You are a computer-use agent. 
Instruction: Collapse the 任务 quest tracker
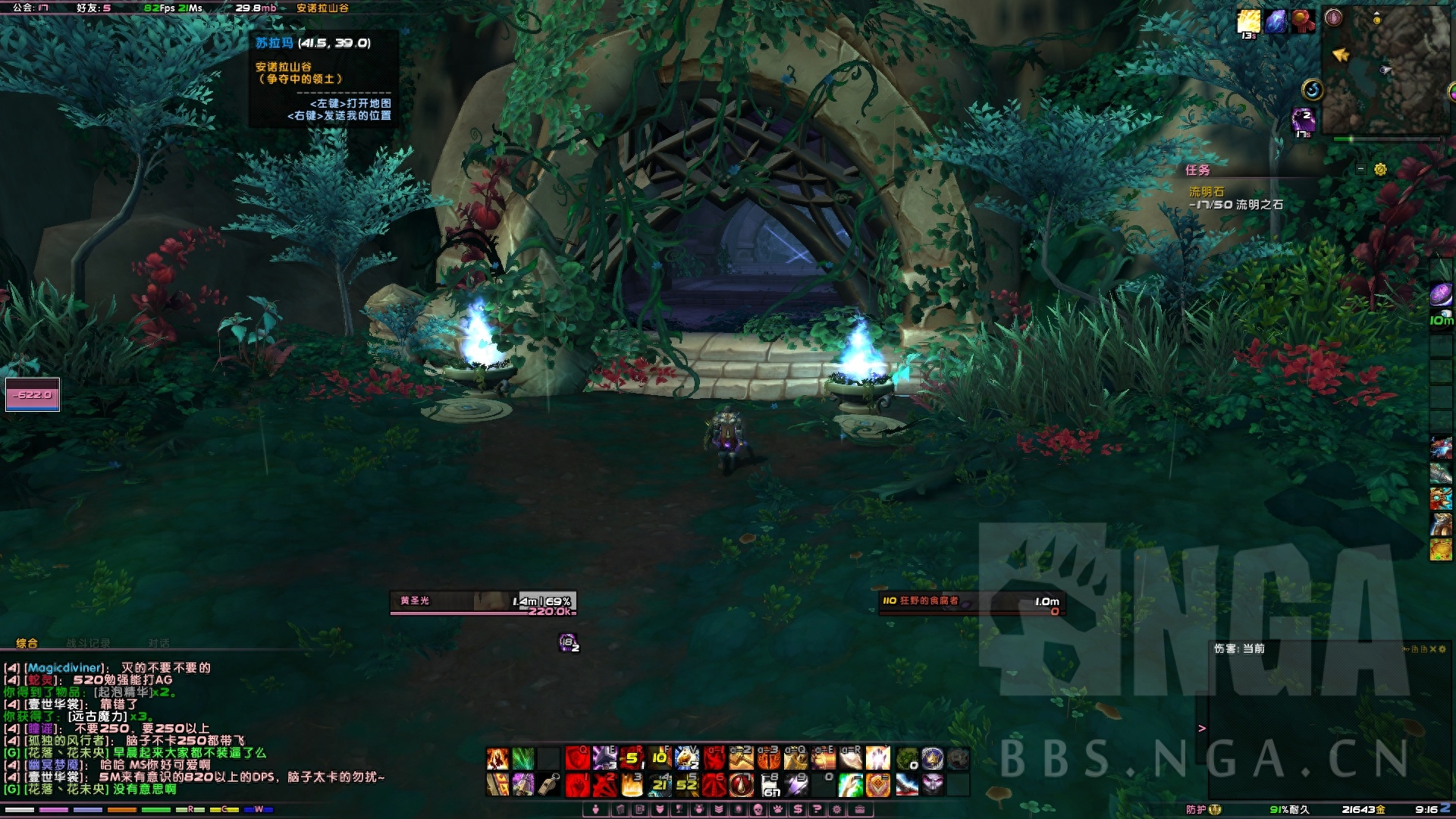point(1360,170)
